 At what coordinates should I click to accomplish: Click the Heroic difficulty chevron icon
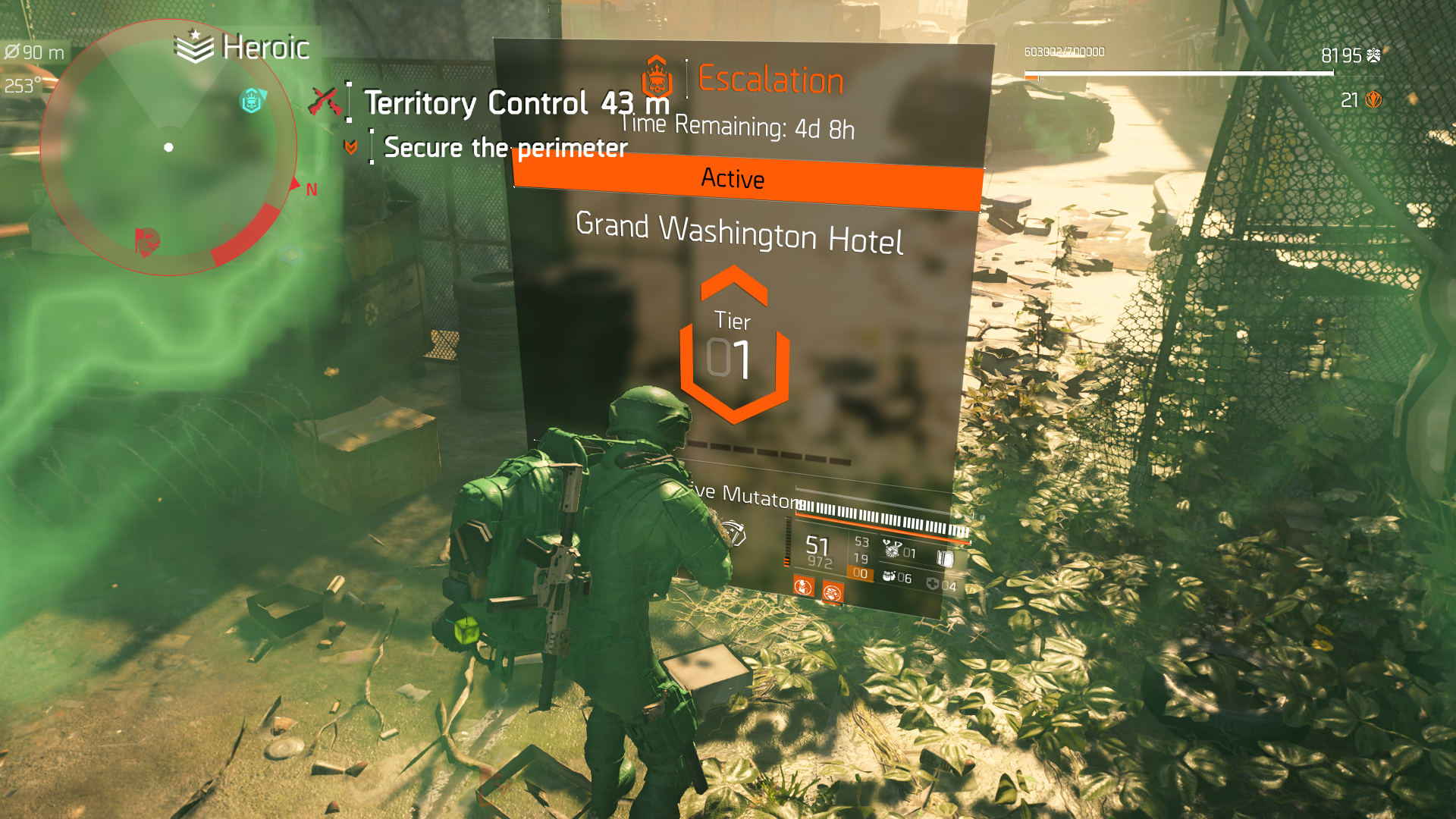click(x=194, y=47)
